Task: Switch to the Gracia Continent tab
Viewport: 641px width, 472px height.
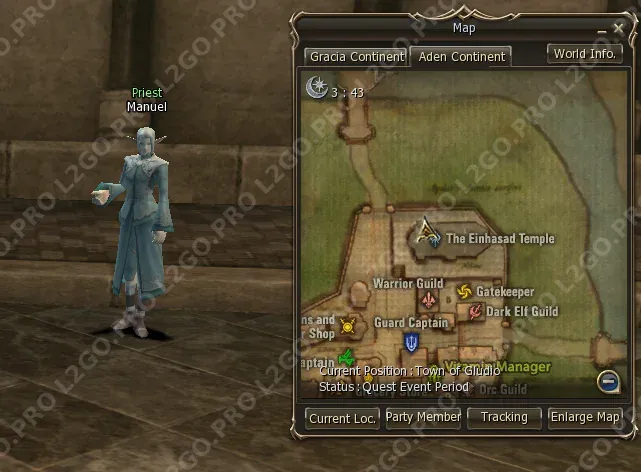Action: point(356,57)
